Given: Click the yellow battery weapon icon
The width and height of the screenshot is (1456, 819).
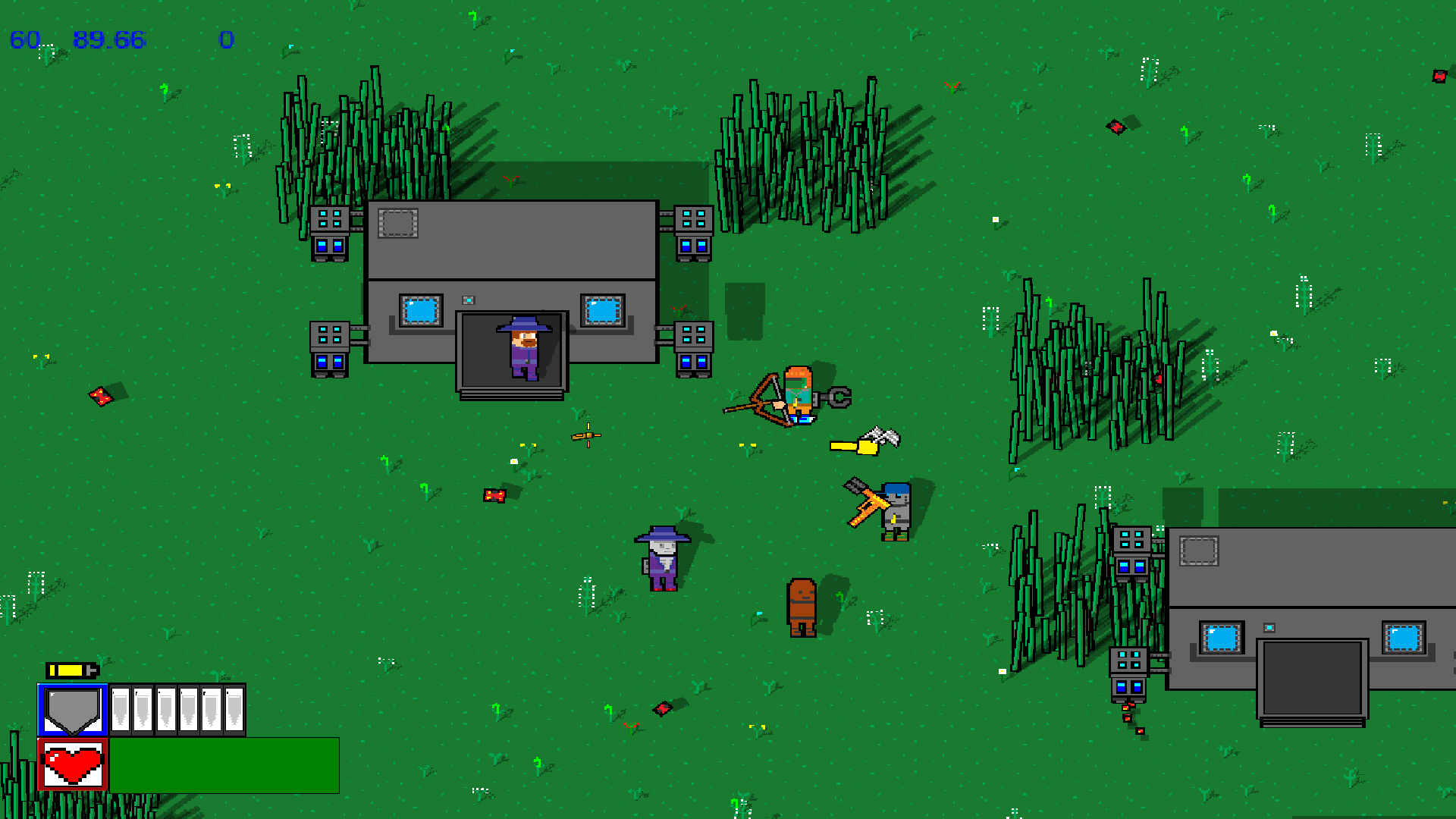Looking at the screenshot, I should [x=72, y=670].
